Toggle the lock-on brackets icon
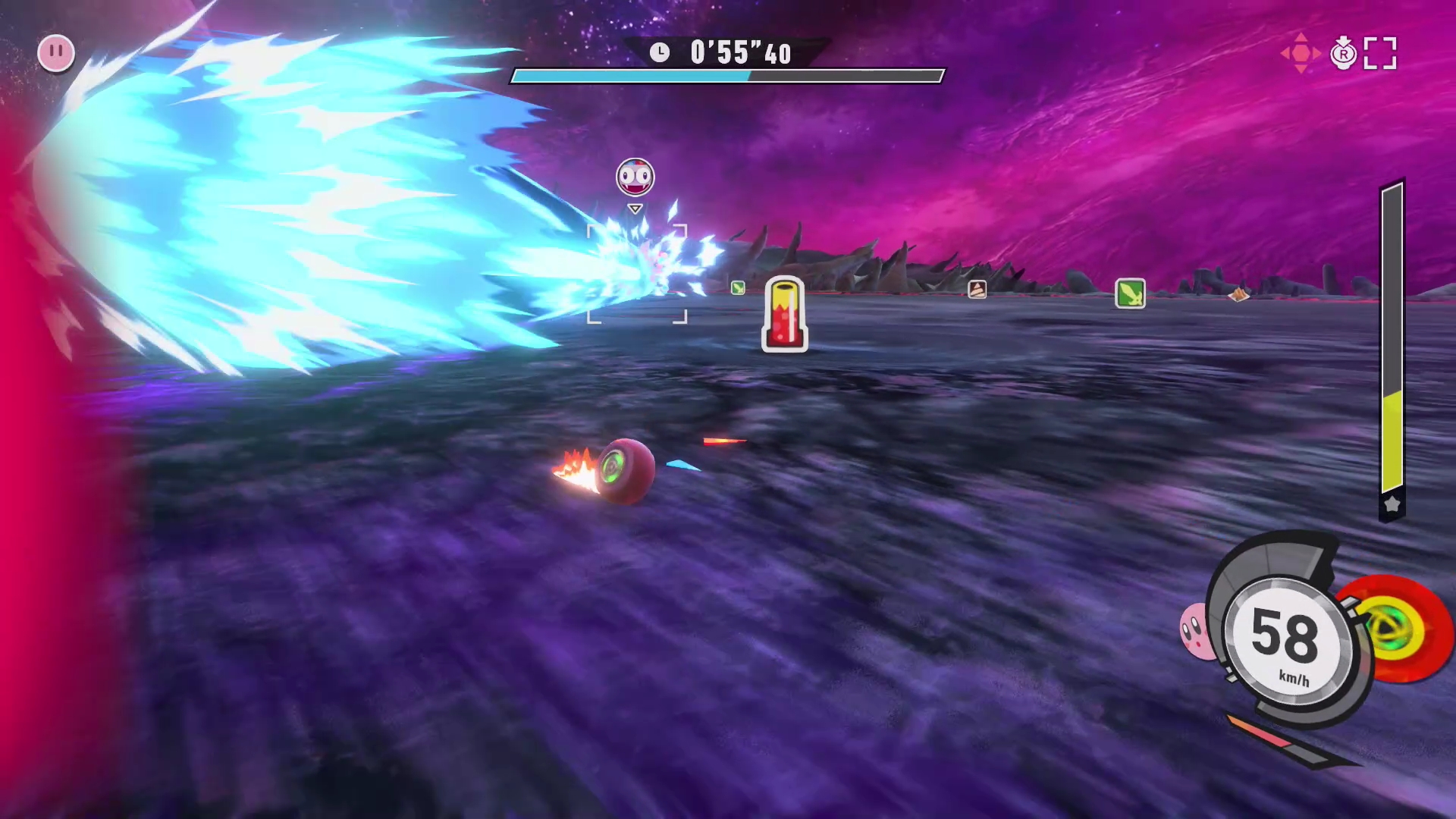This screenshot has height=819, width=1456. pos(1380,54)
